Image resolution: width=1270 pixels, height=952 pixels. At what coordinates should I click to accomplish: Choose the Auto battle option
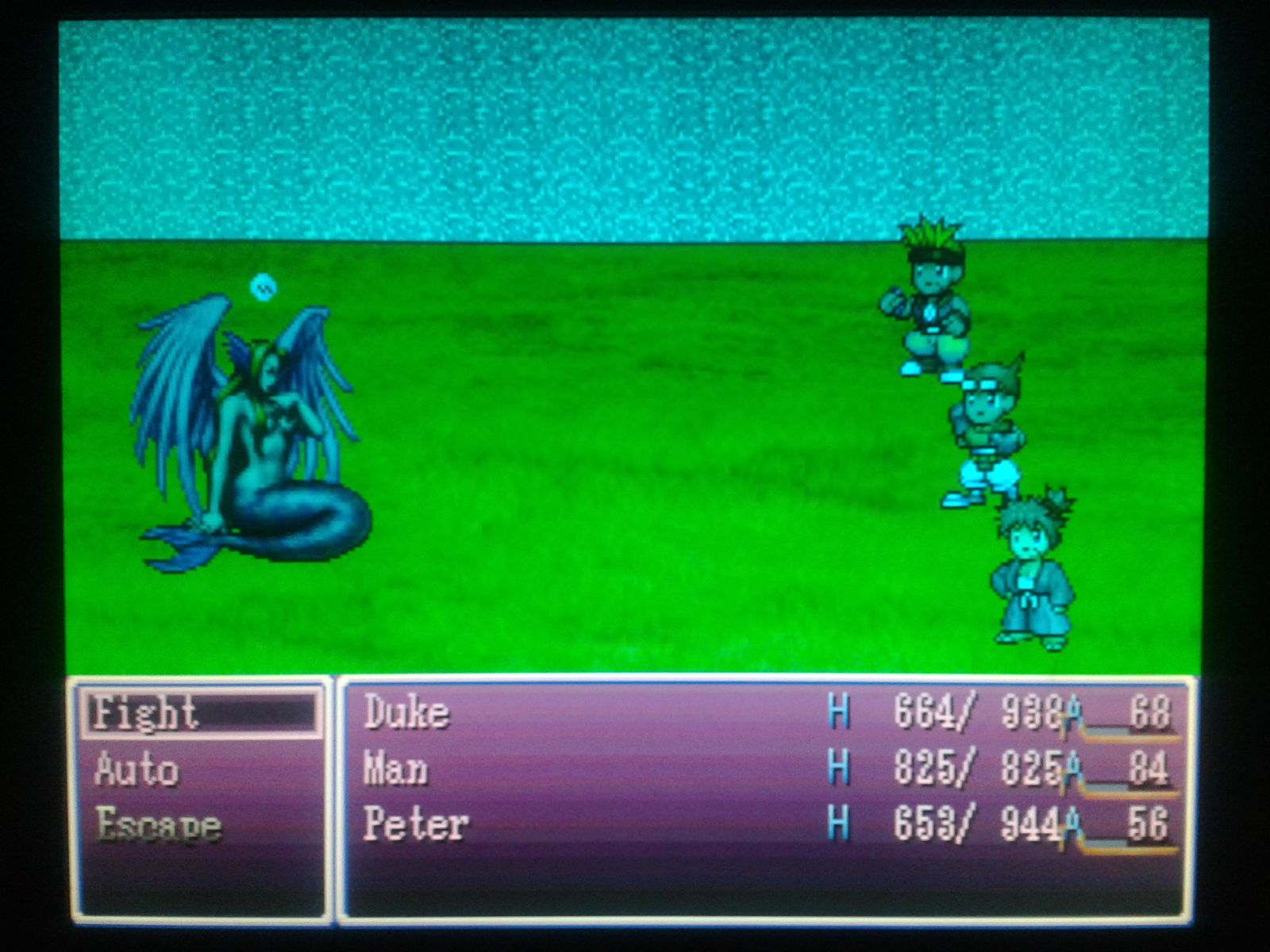pos(137,770)
